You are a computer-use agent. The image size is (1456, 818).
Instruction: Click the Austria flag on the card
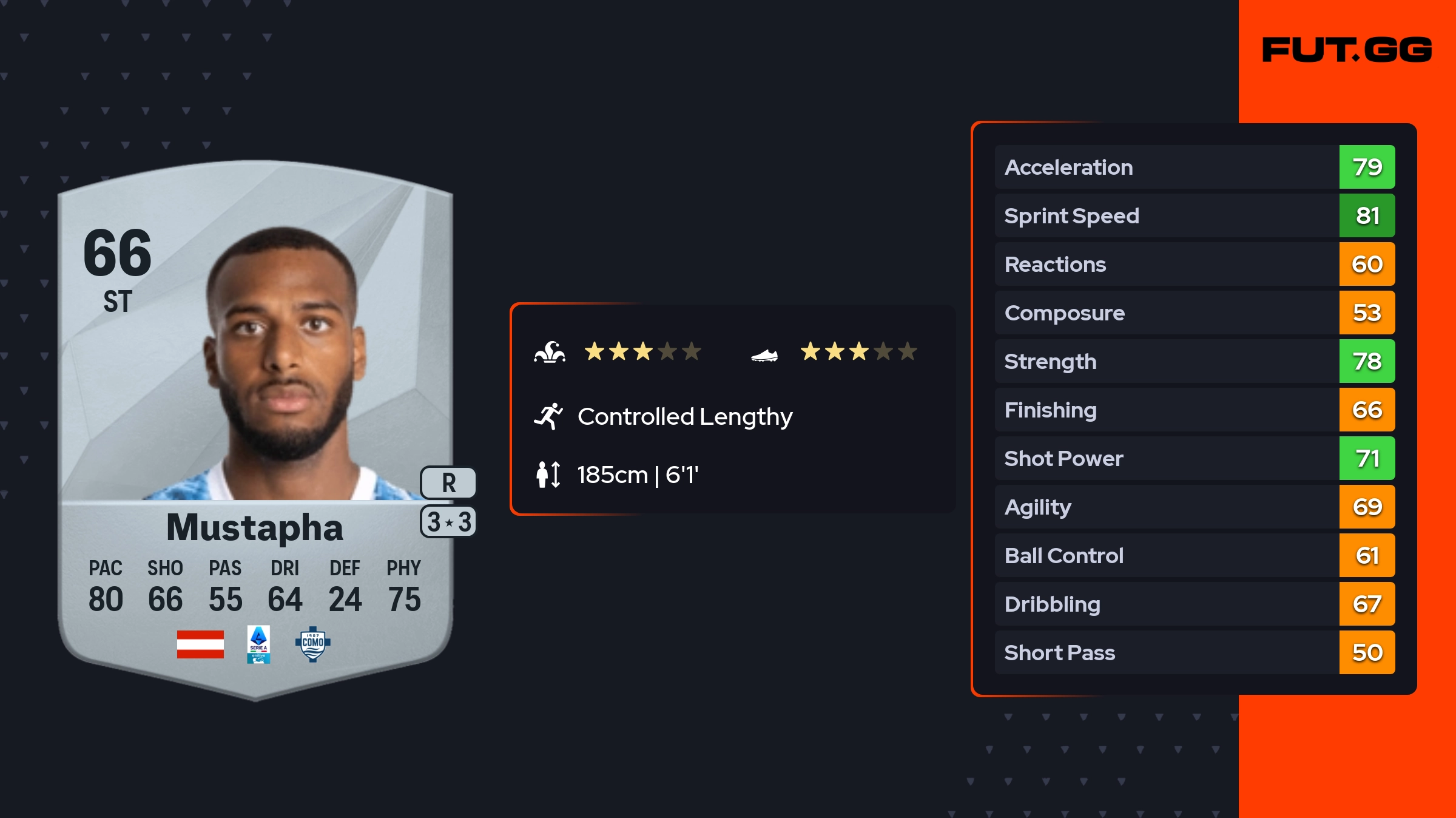[x=200, y=644]
